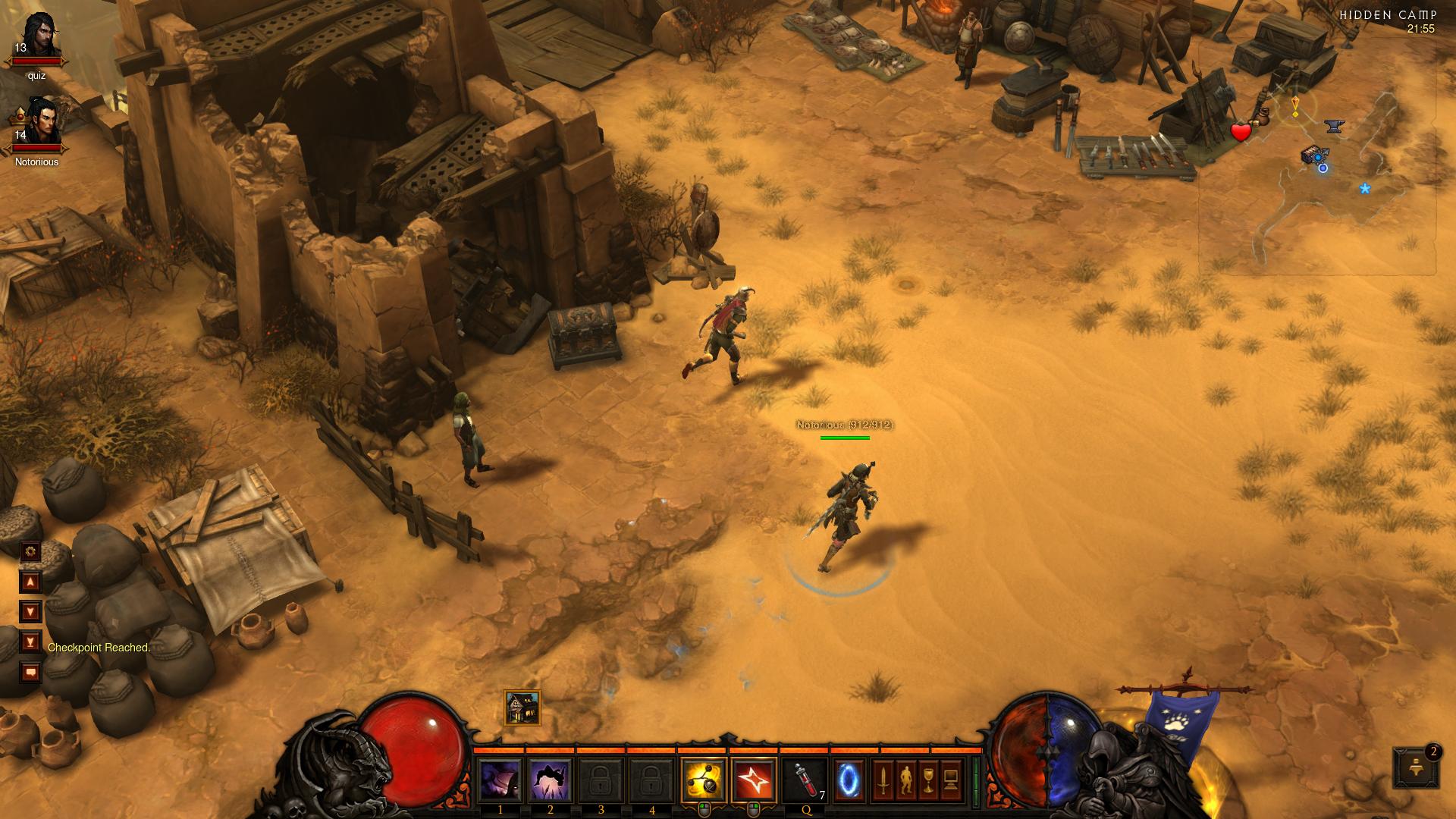Click the locked skill slot 3
This screenshot has width=1456, height=819.
pyautogui.click(x=601, y=779)
